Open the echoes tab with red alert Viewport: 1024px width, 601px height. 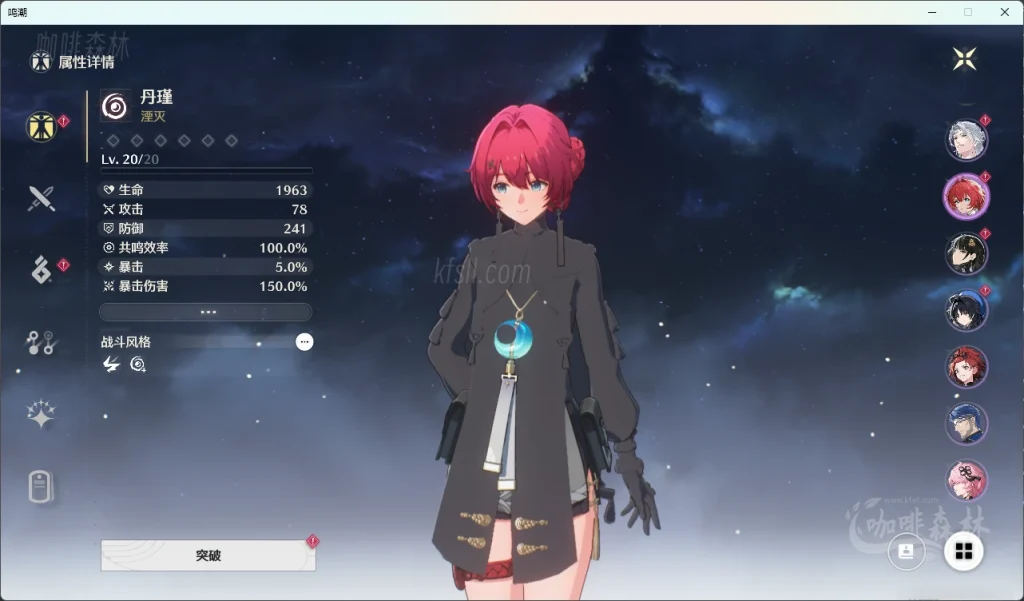[41, 270]
